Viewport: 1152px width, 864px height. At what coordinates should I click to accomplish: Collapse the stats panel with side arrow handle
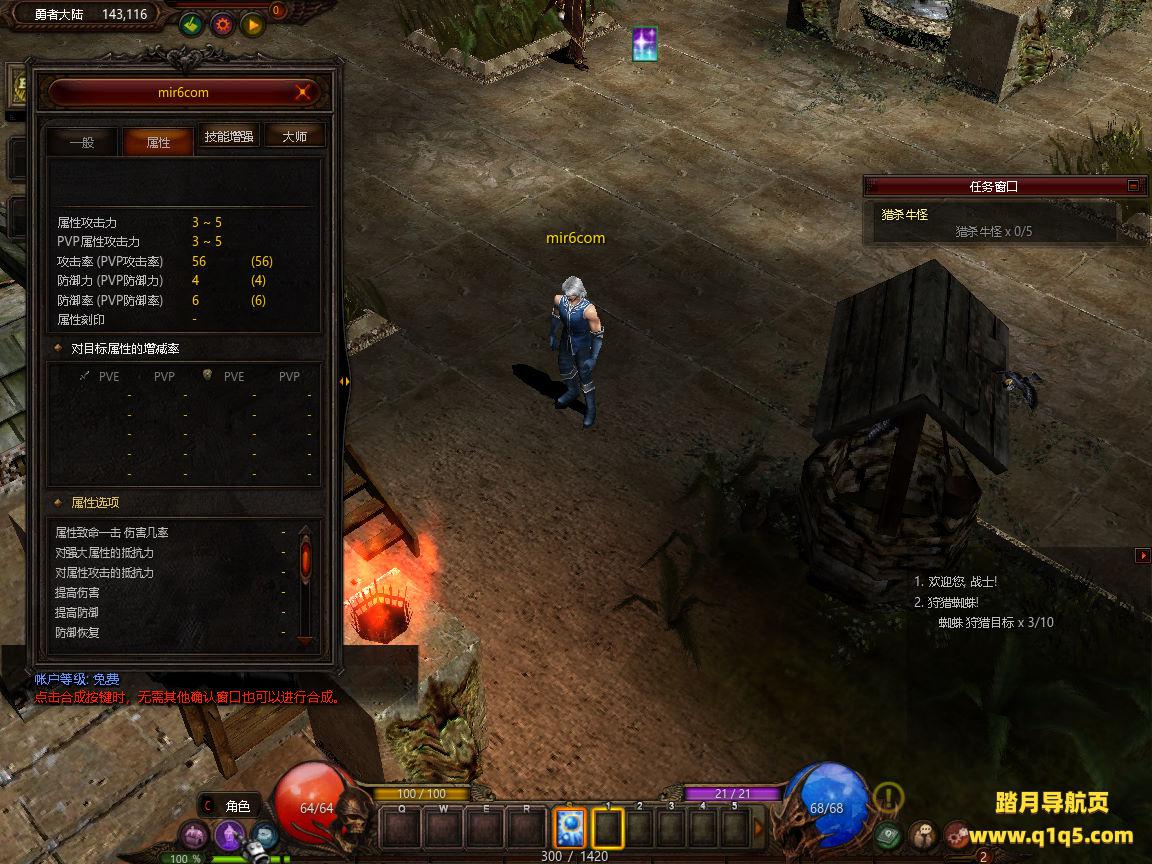pyautogui.click(x=344, y=381)
